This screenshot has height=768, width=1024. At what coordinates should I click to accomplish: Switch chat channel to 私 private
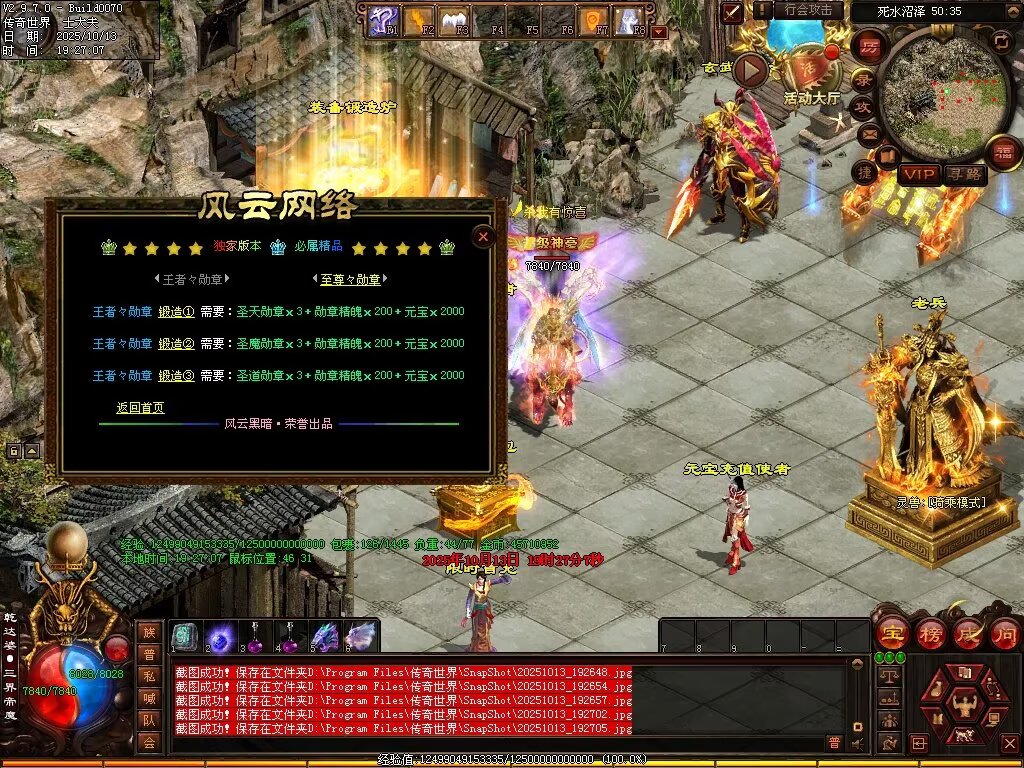click(148, 675)
